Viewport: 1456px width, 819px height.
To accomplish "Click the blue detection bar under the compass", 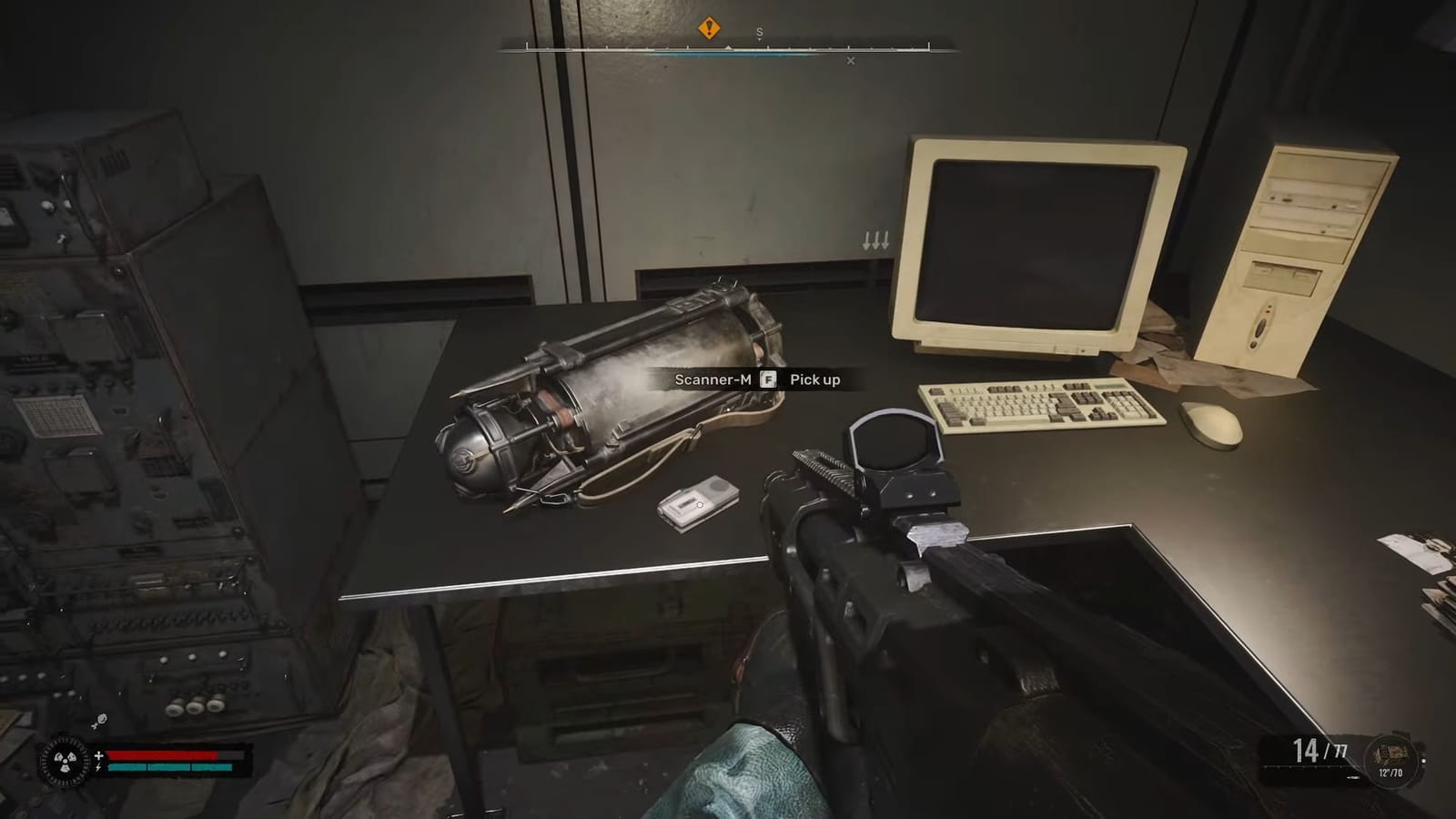I will coord(735,55).
